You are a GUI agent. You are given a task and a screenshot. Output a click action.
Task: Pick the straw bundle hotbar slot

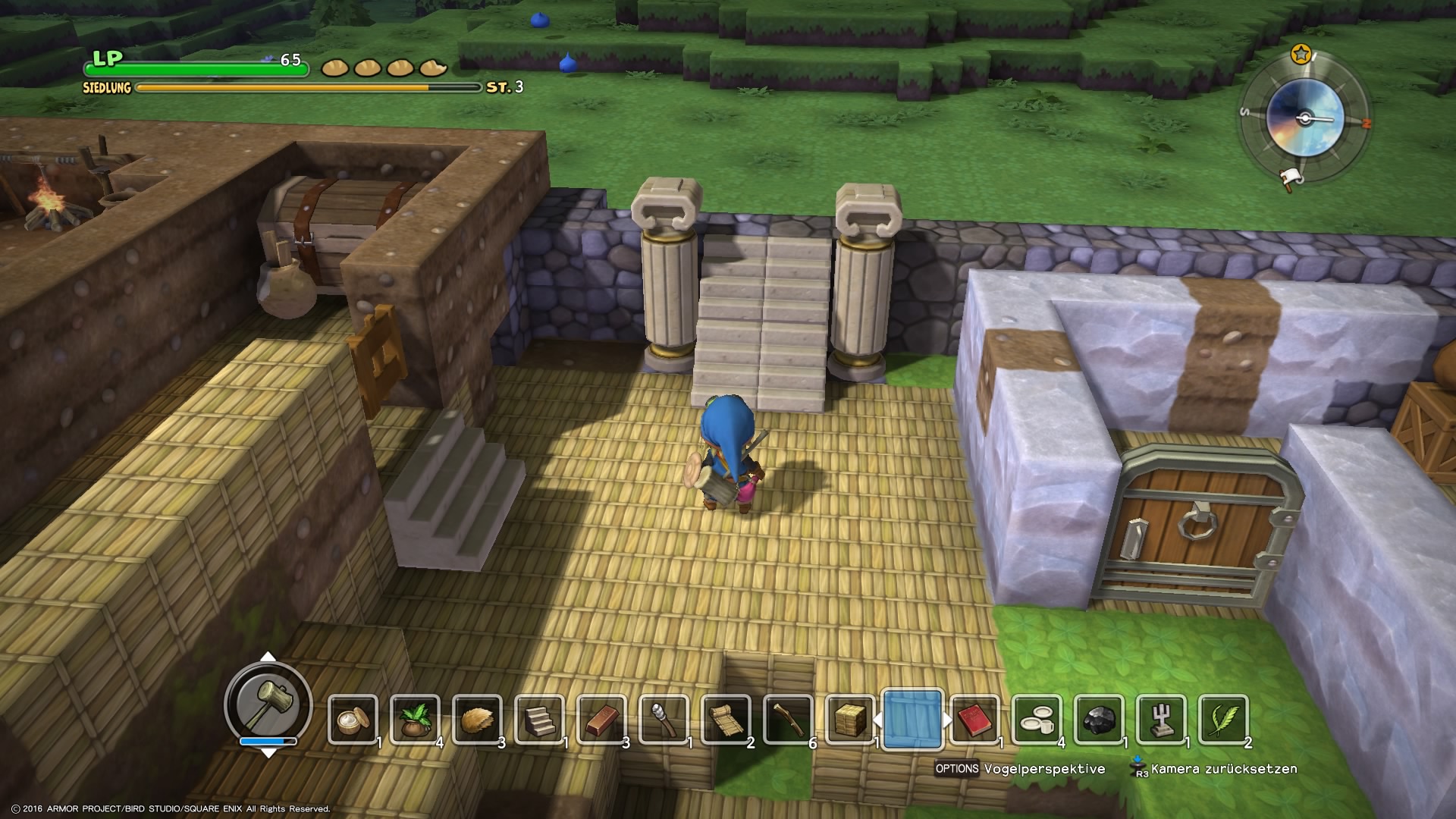click(x=477, y=720)
